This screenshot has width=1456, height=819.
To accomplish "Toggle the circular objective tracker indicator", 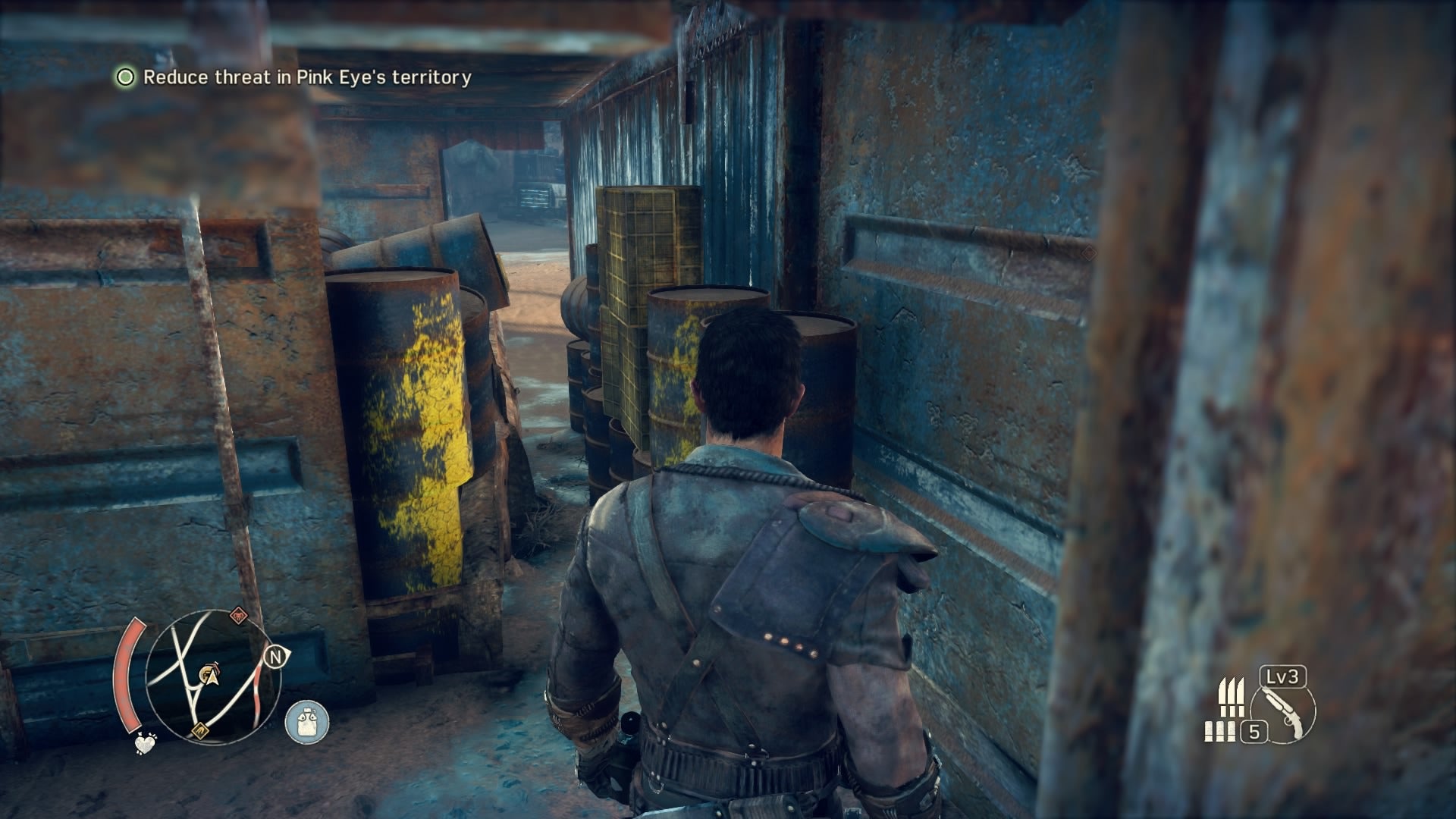I will coord(124,77).
